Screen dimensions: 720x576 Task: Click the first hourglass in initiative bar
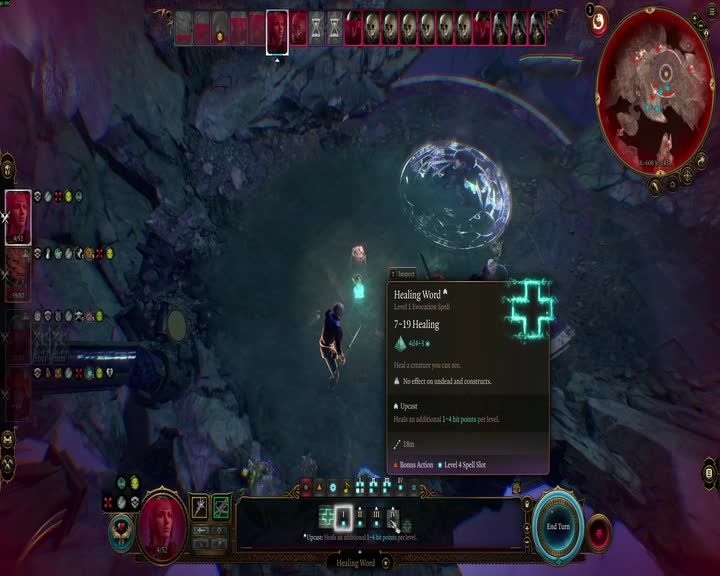click(x=317, y=27)
